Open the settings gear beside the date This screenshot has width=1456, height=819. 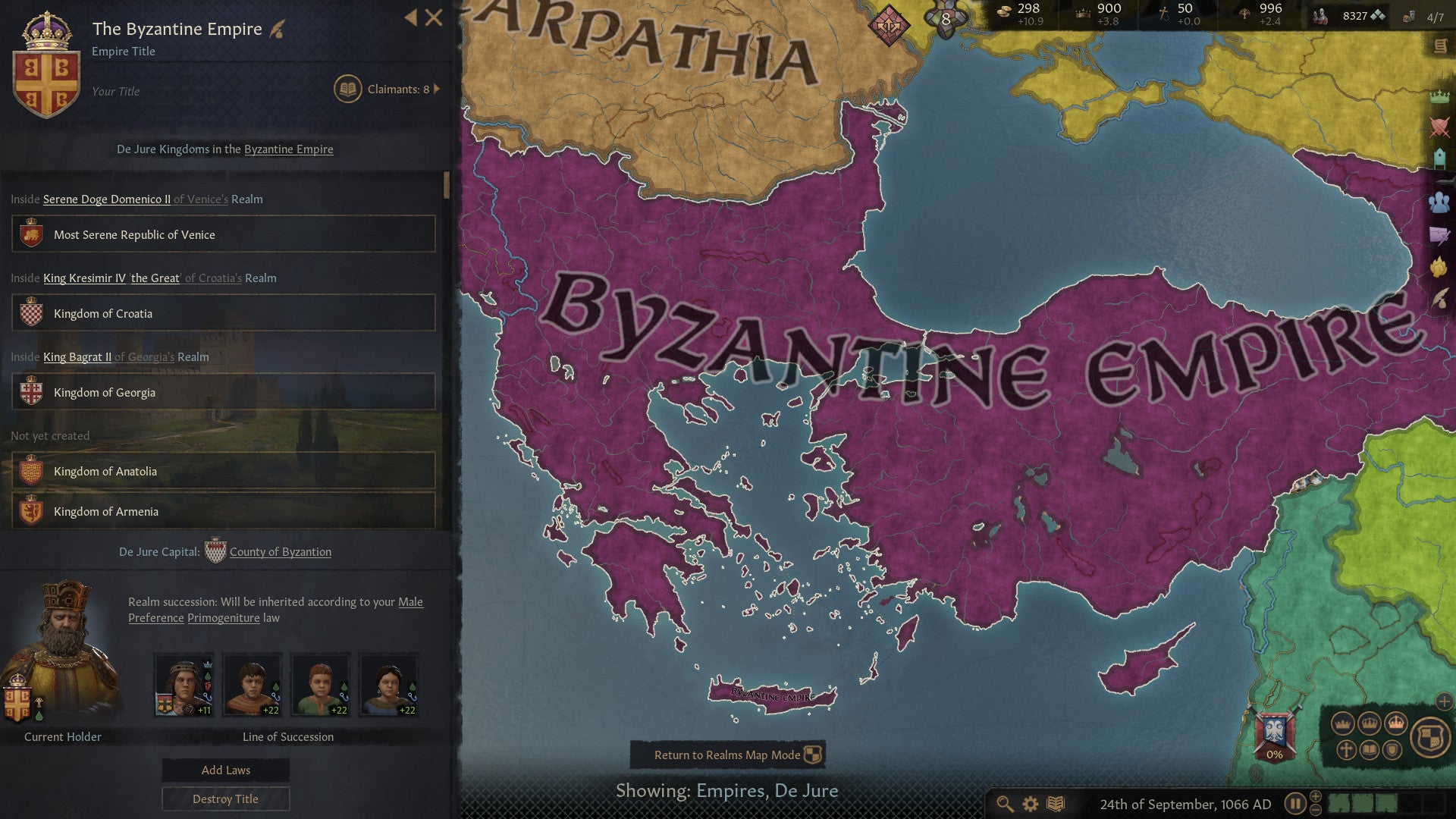coord(1030,803)
